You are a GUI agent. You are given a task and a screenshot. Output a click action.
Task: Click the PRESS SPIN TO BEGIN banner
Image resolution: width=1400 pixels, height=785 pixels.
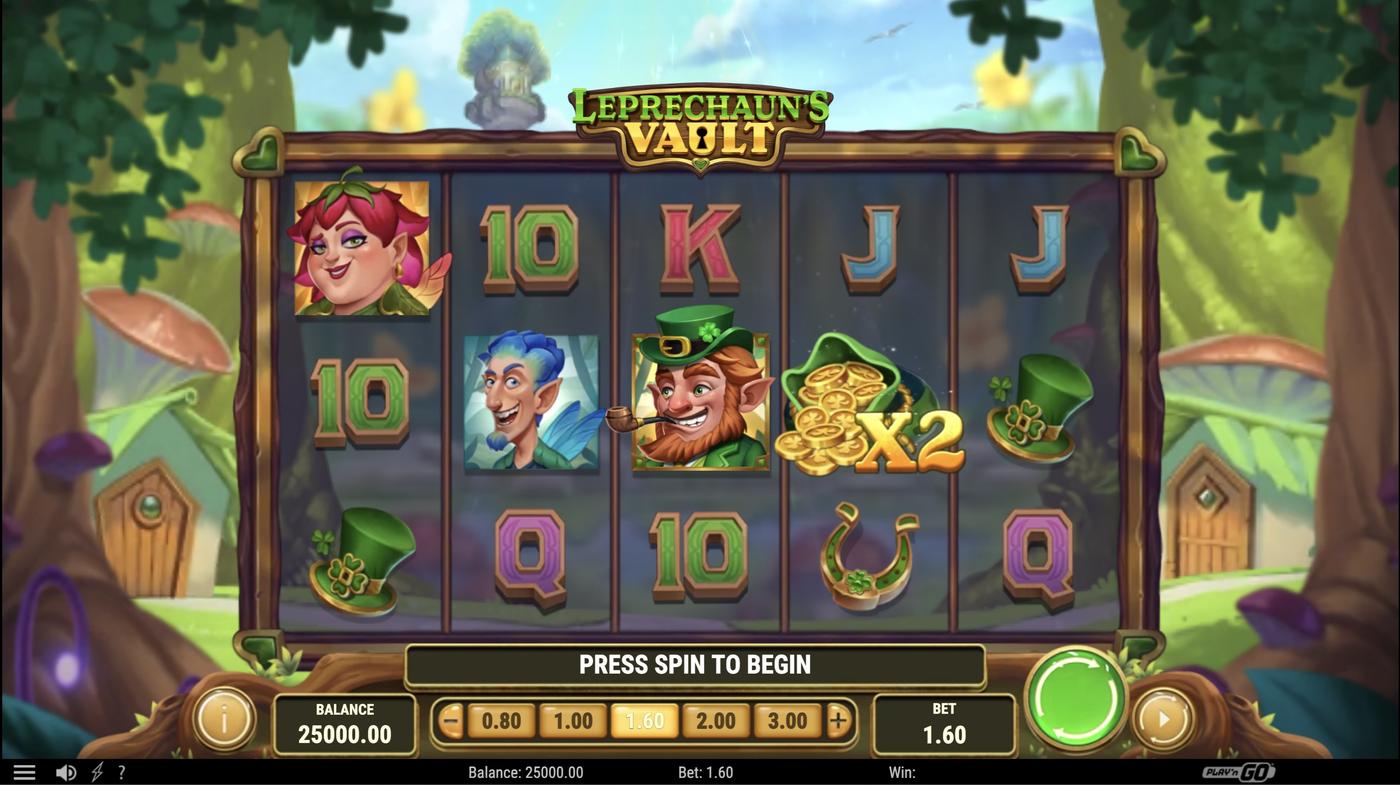[696, 663]
